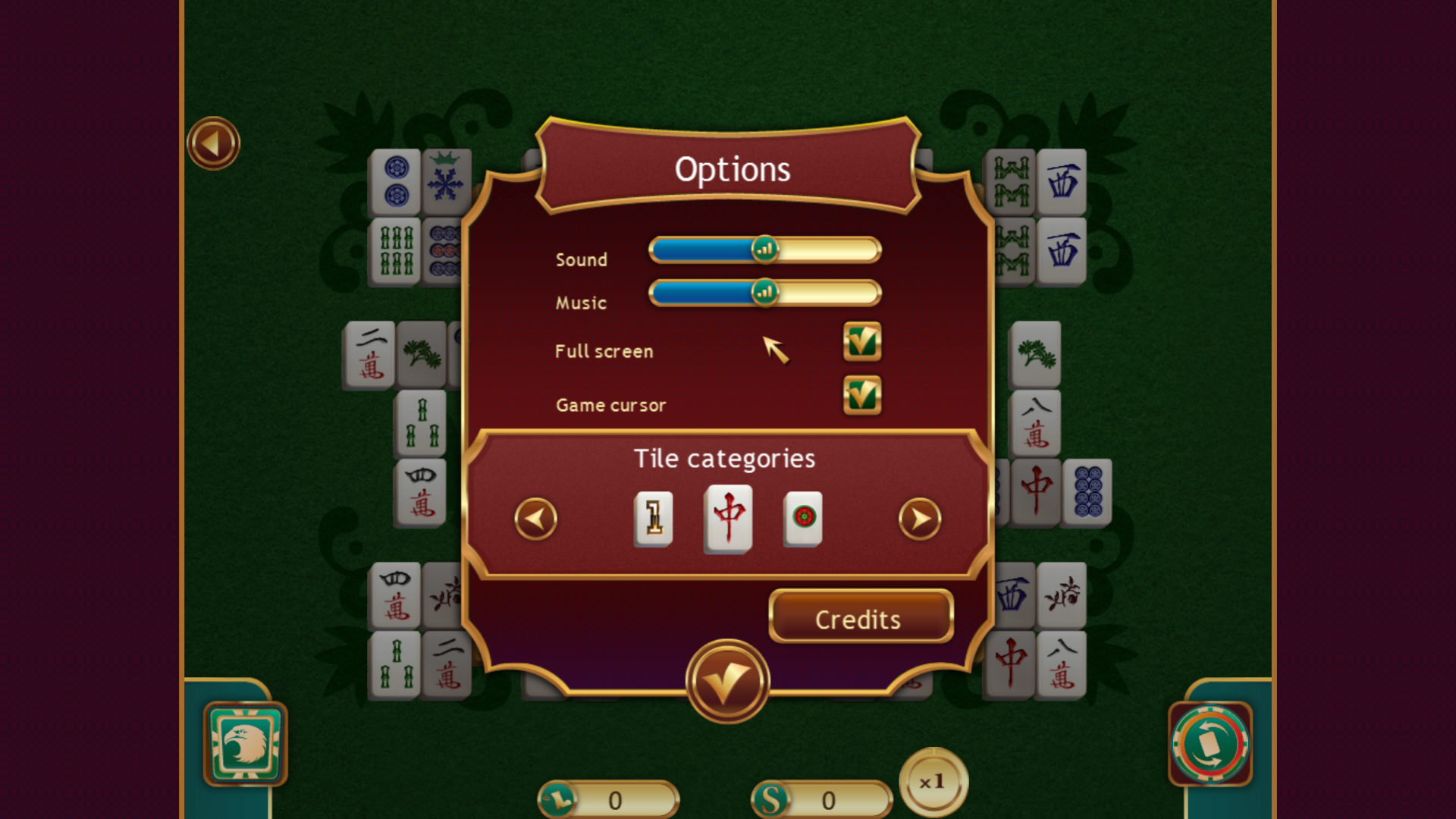Toggle Full screen off then verify checkbox
1456x819 pixels.
862,341
